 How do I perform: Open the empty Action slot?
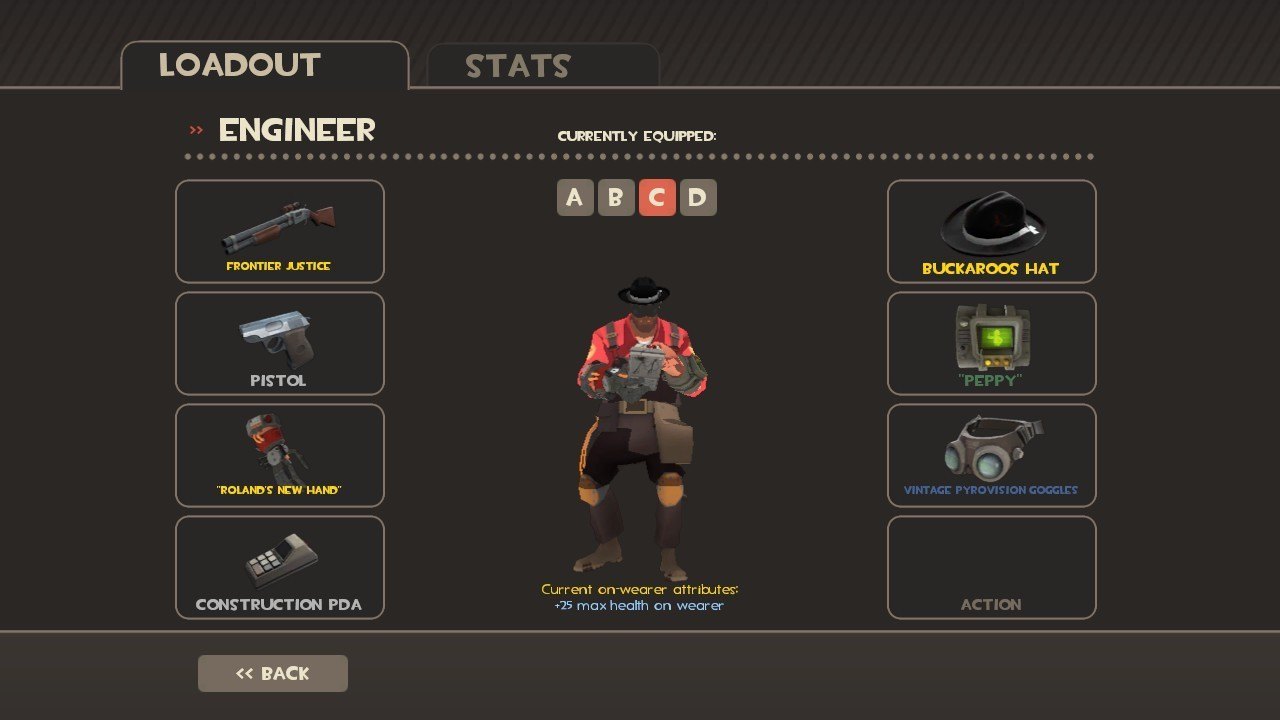(x=991, y=568)
